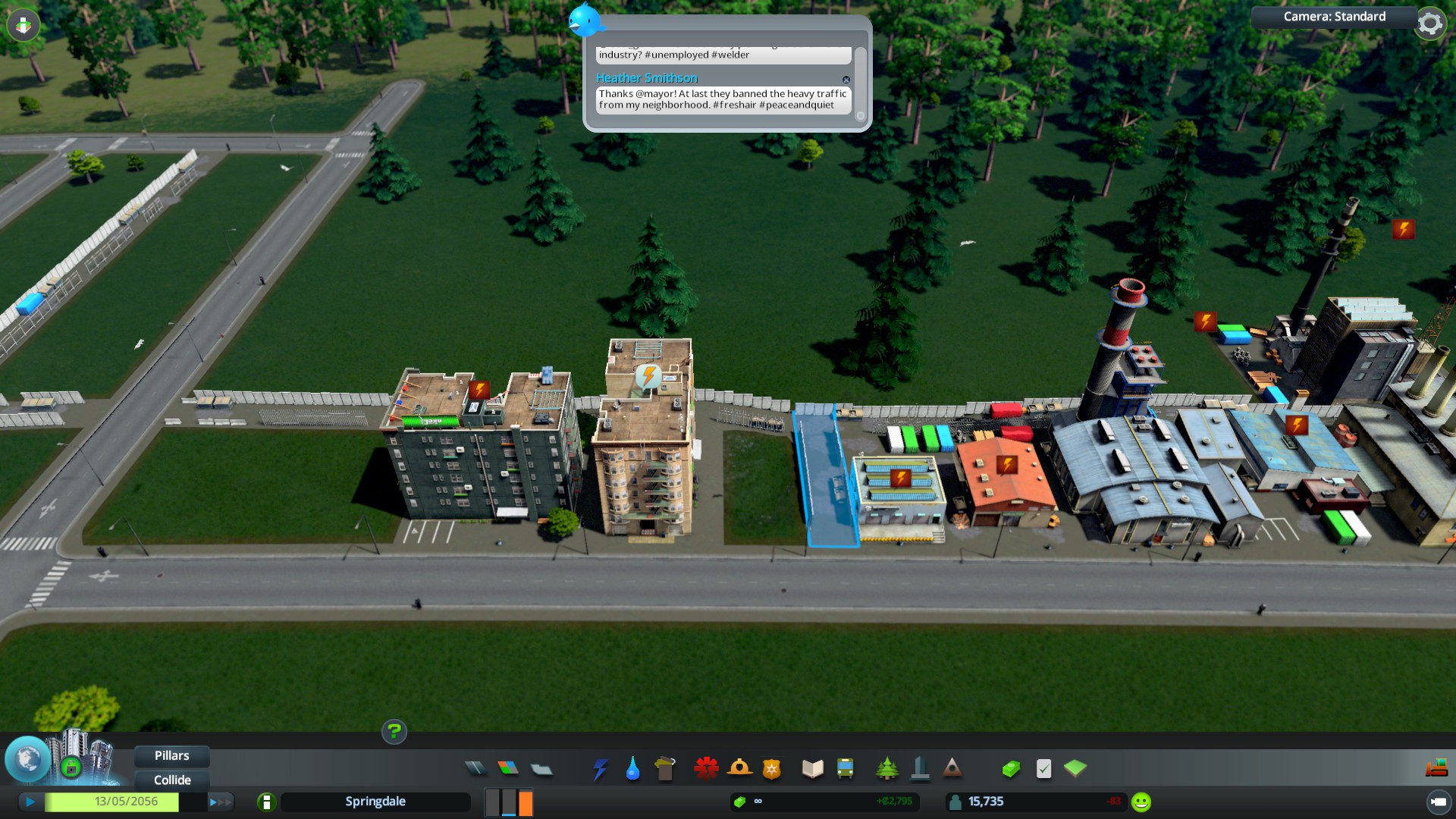Open the Zoning tool

pos(508,769)
